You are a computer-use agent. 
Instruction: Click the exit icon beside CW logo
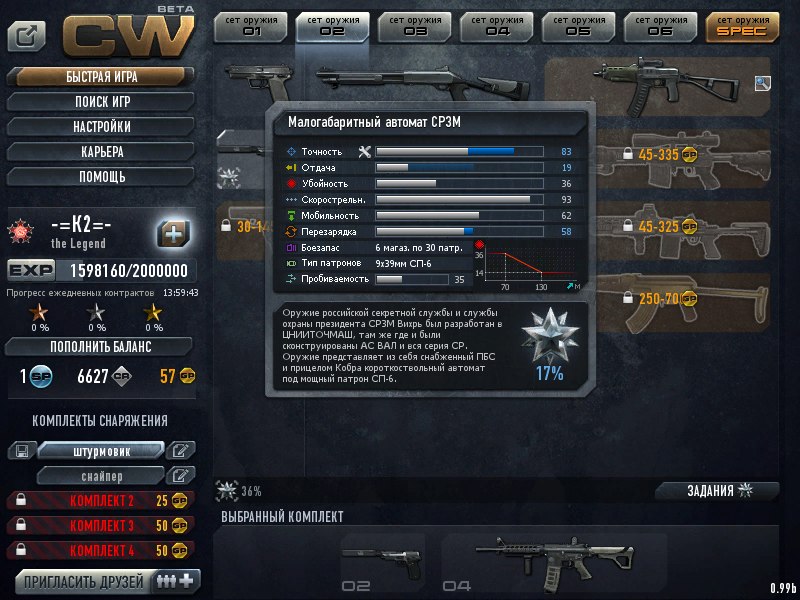[x=27, y=36]
